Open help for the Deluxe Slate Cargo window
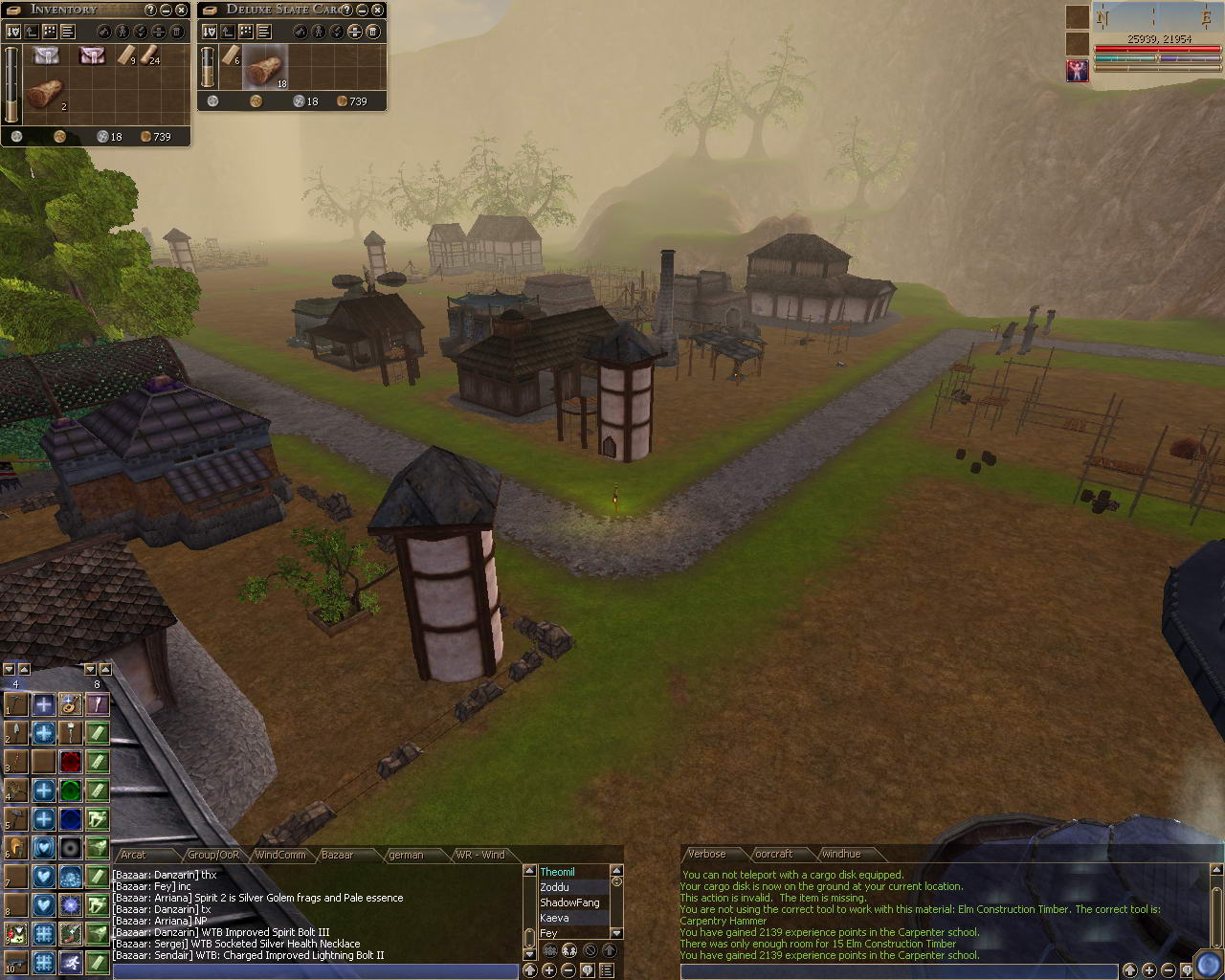1225x980 pixels. 348,10
